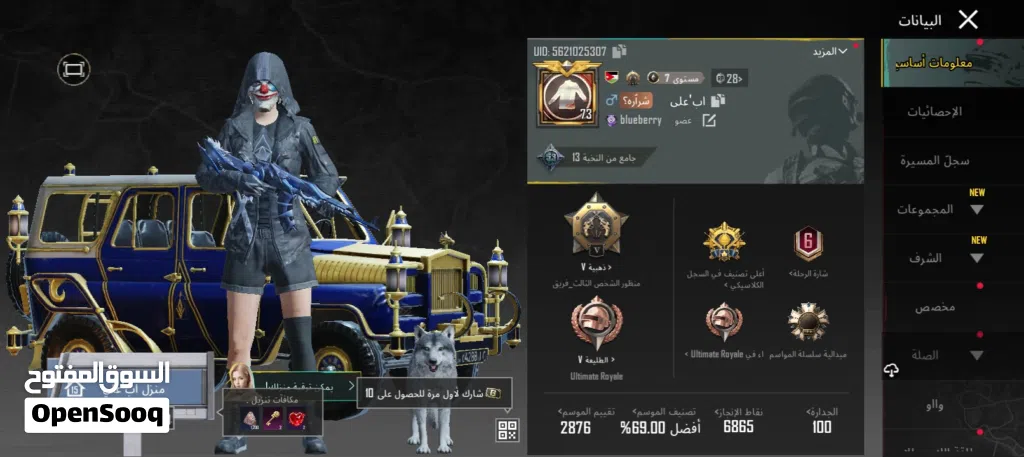Select the Custom tab (مخصص)
The image size is (1024, 457).
tap(934, 307)
